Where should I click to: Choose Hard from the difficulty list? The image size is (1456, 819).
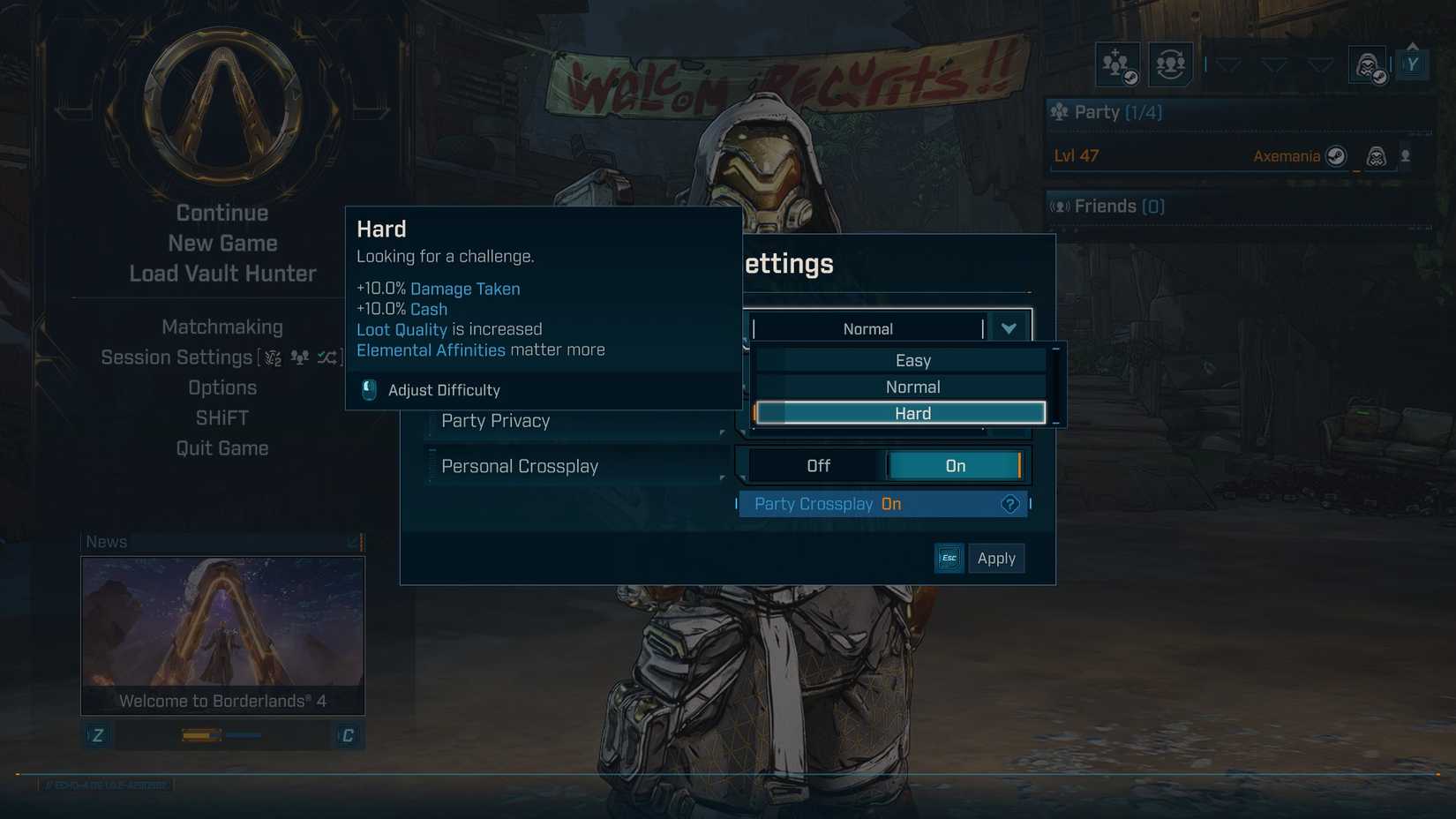(913, 412)
